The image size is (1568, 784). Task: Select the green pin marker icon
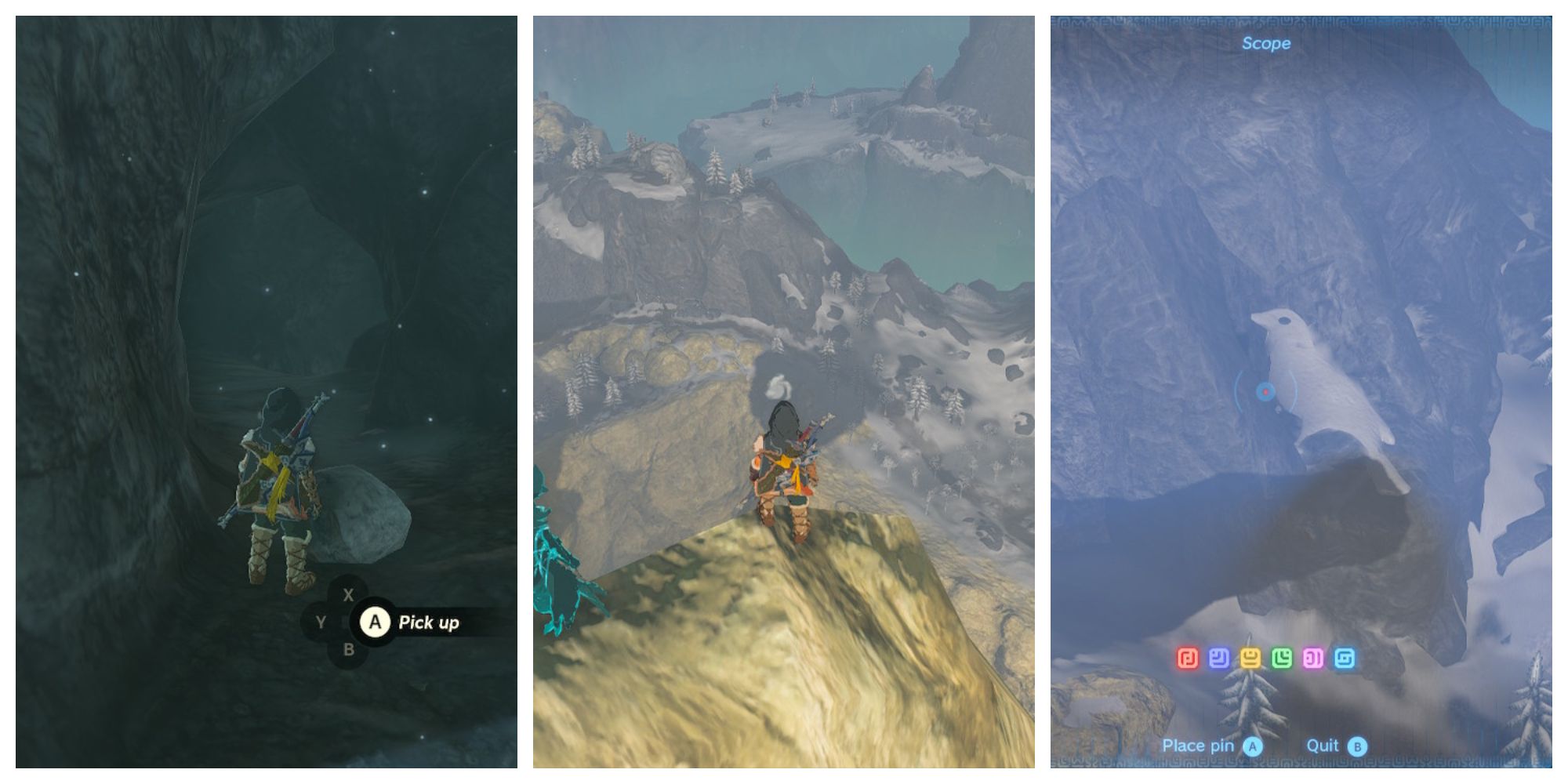click(x=1283, y=657)
